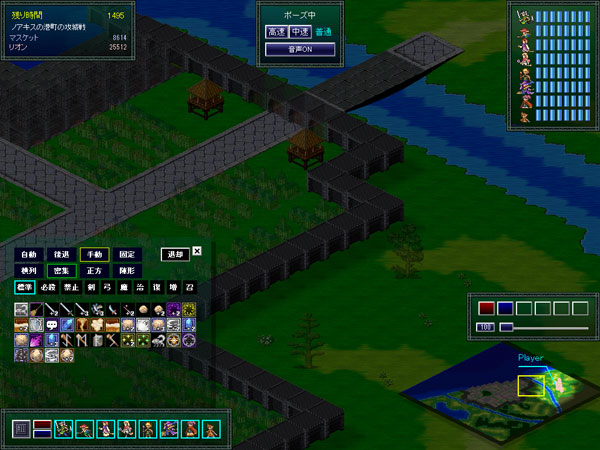Choose the 後退 (fall back) command
This screenshot has height=450, width=600.
click(61, 255)
